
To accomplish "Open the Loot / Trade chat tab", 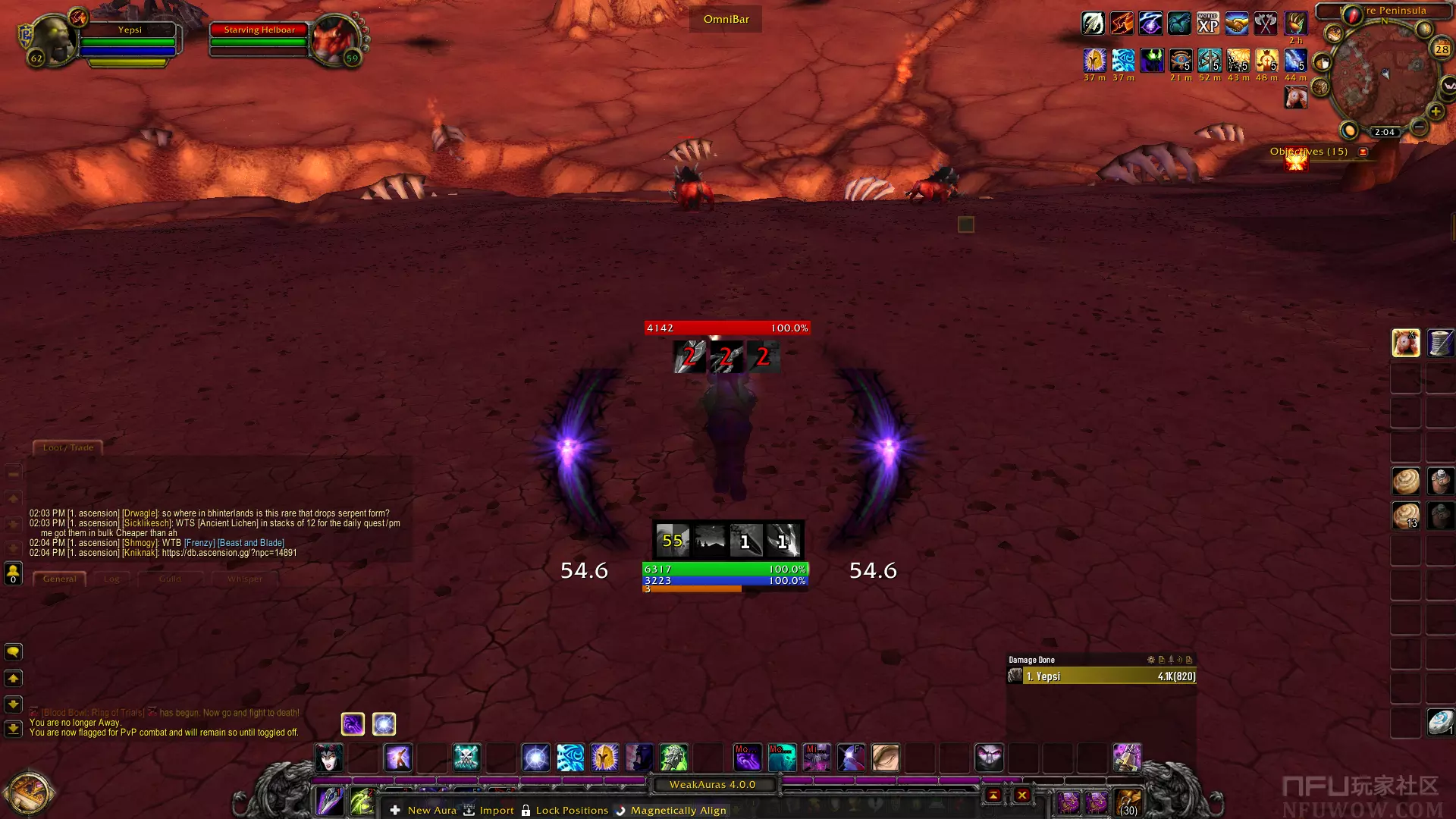I will click(x=68, y=447).
